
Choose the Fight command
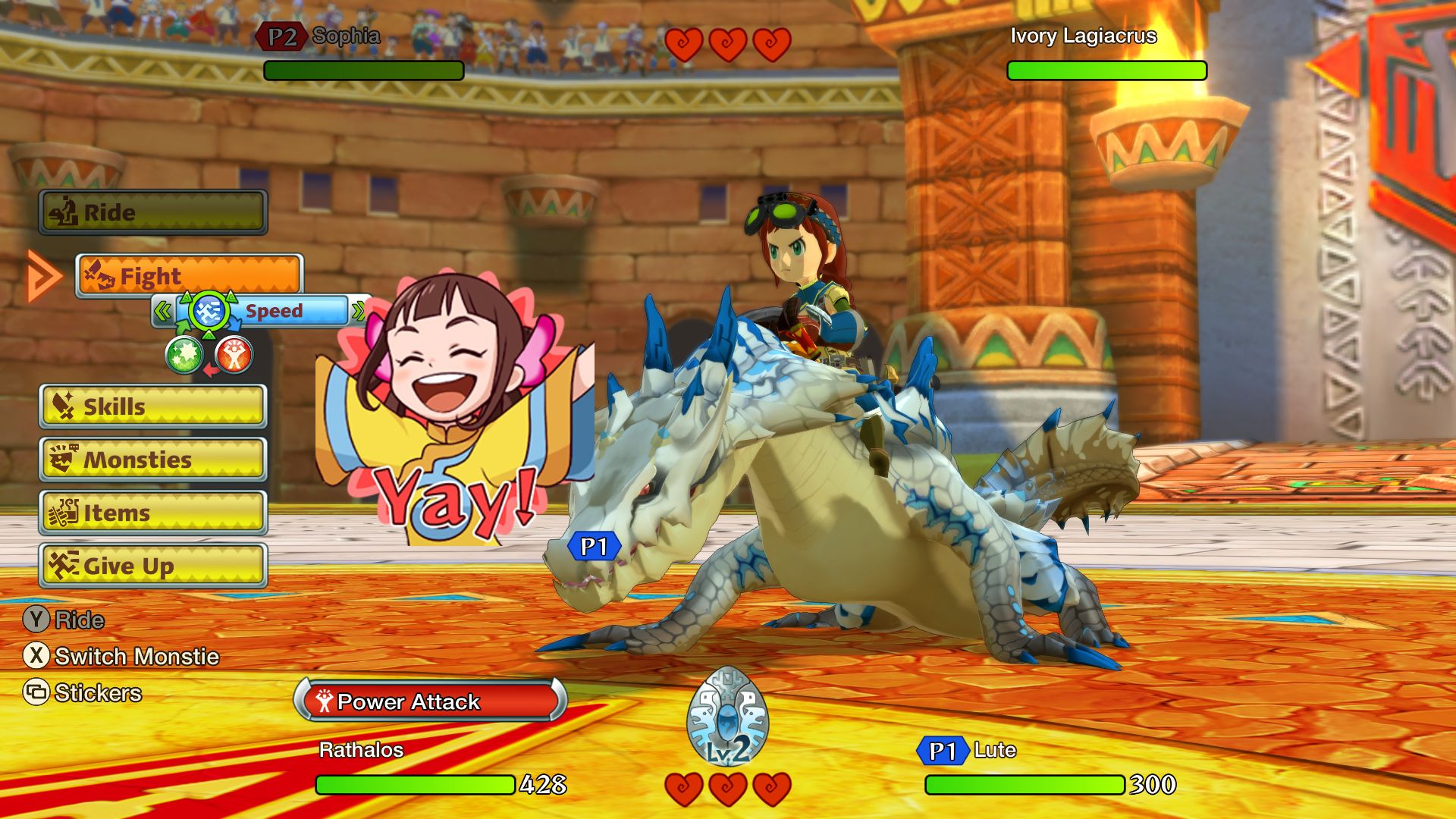[190, 276]
